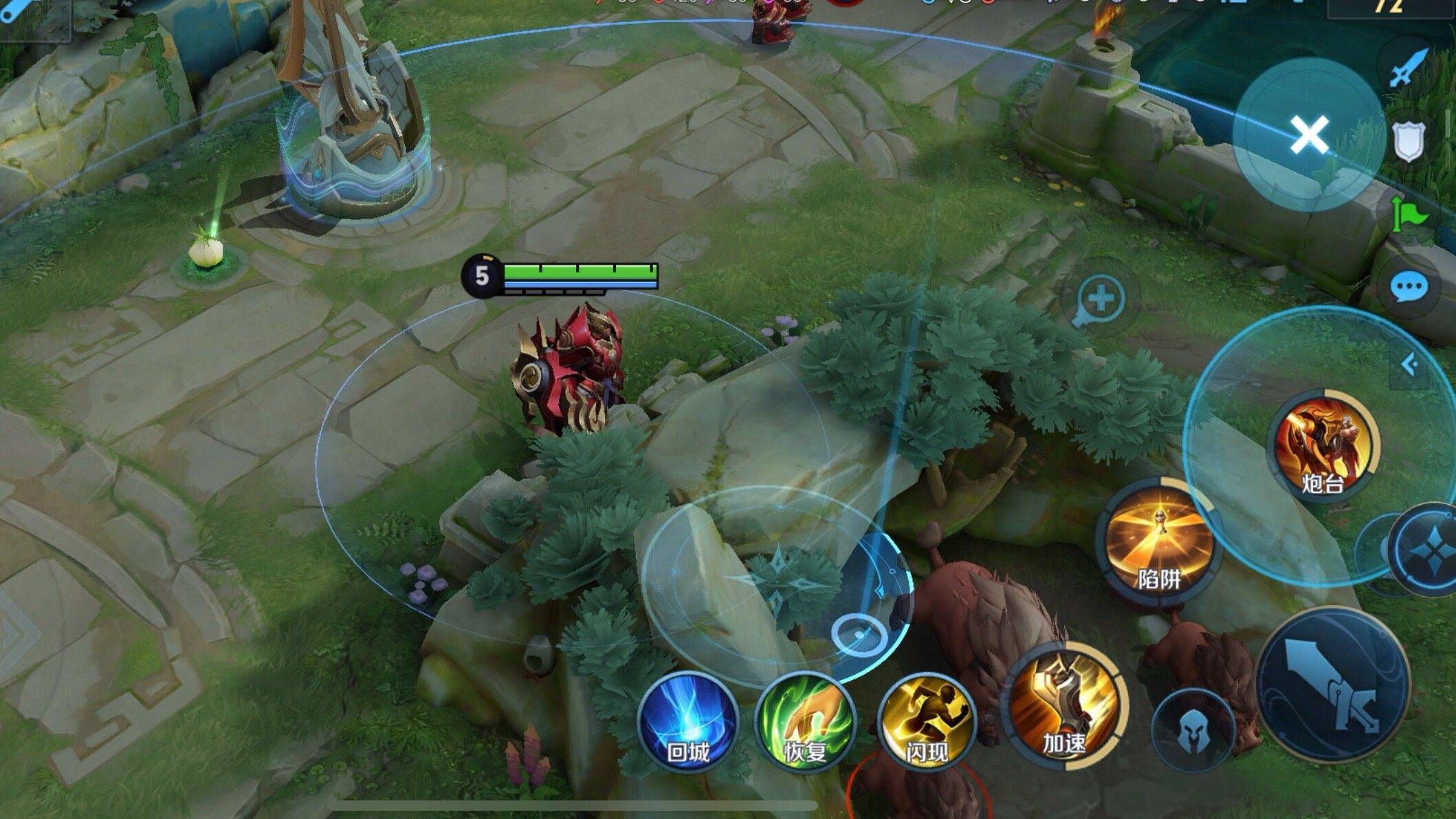Collapse the side panel with the arrow
This screenshot has width=1456, height=819.
(x=1410, y=364)
